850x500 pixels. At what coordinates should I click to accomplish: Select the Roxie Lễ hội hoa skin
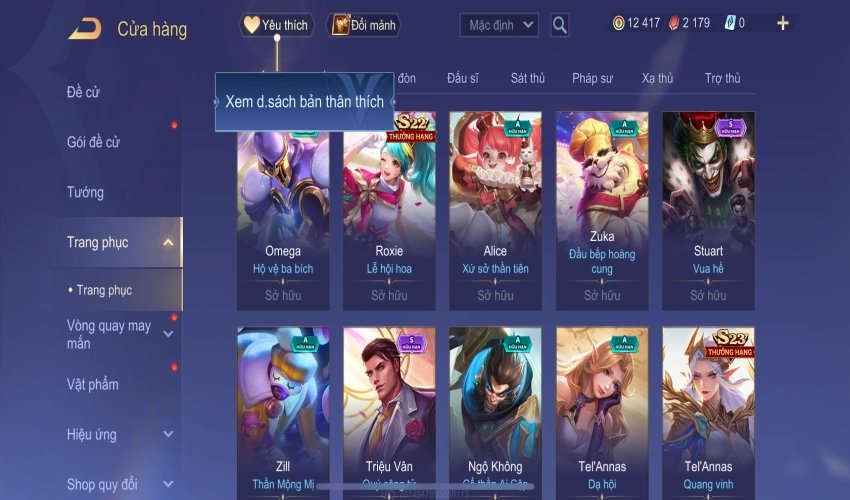(x=389, y=210)
